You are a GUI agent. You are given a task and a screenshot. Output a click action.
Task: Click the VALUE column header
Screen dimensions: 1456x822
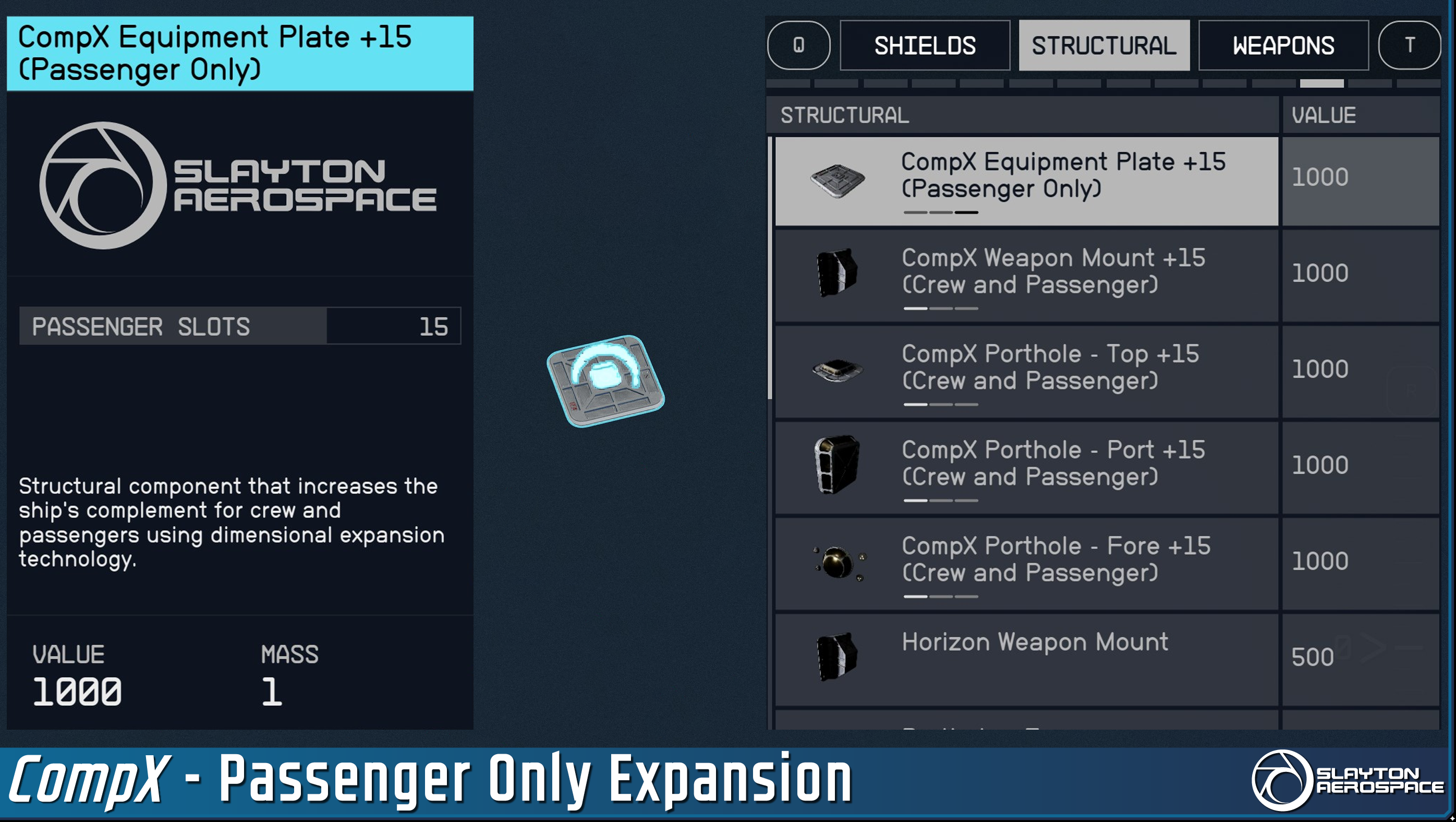pos(1360,115)
